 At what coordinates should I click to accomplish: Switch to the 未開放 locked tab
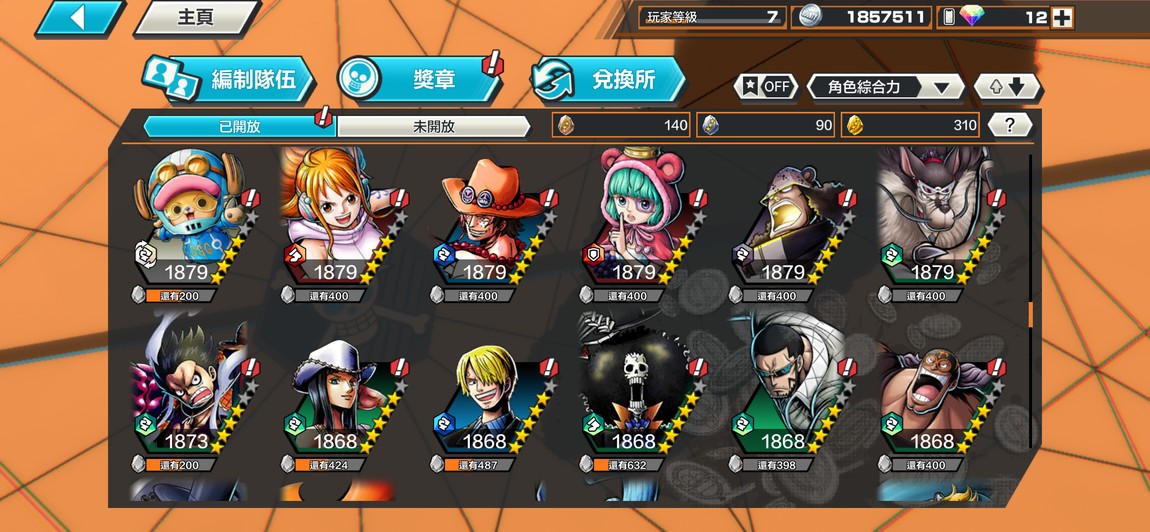433,126
